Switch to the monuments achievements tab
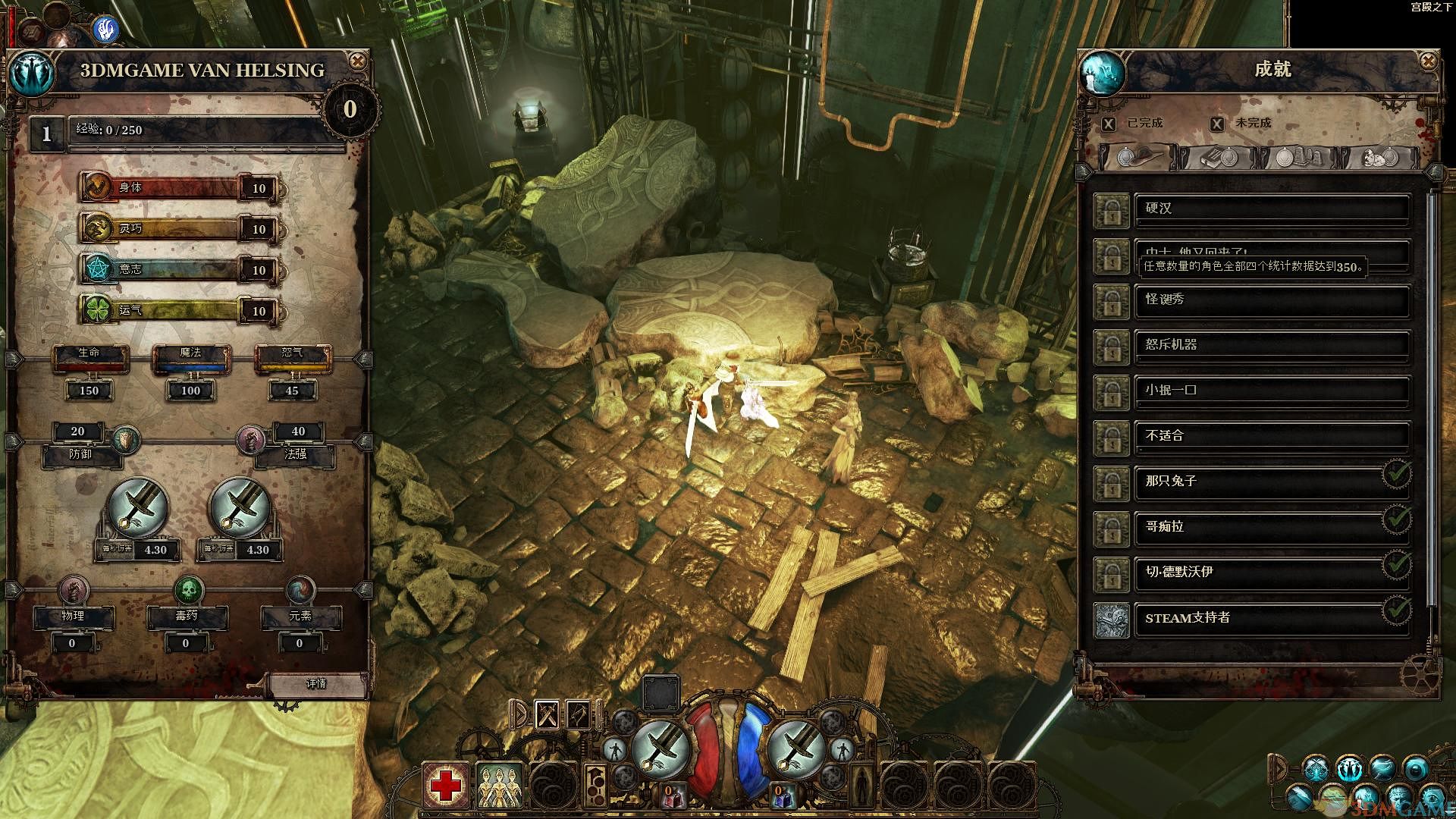The width and height of the screenshot is (1456, 819). point(1299,157)
